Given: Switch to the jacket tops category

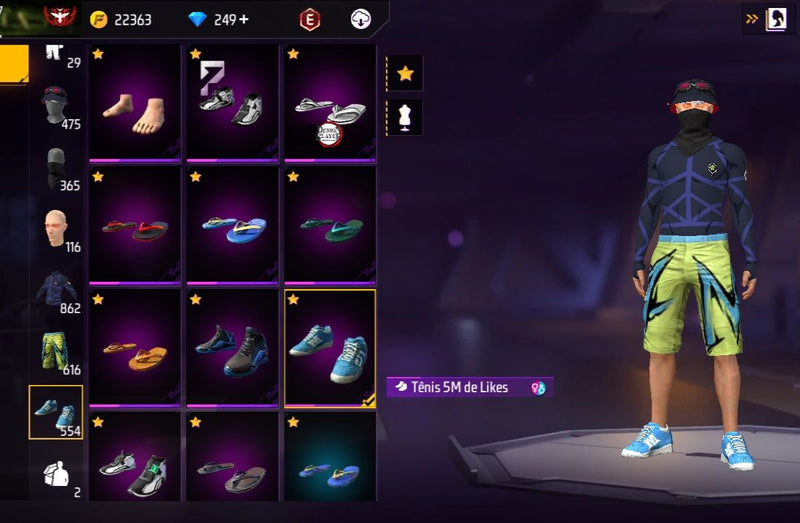Looking at the screenshot, I should (56, 291).
